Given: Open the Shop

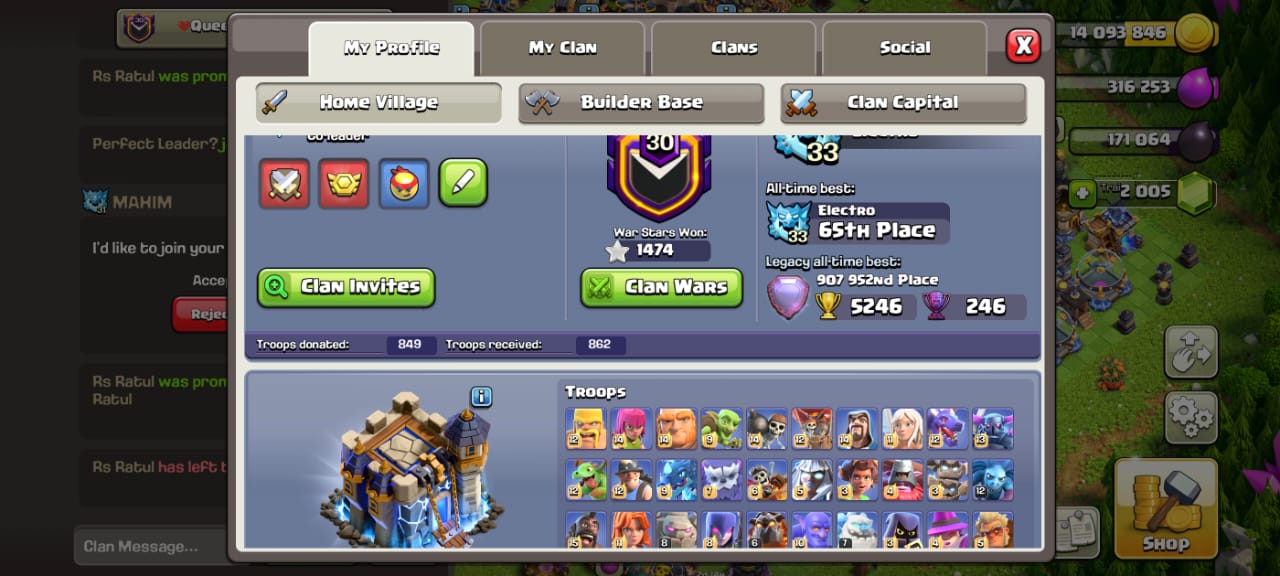Looking at the screenshot, I should point(1165,507).
